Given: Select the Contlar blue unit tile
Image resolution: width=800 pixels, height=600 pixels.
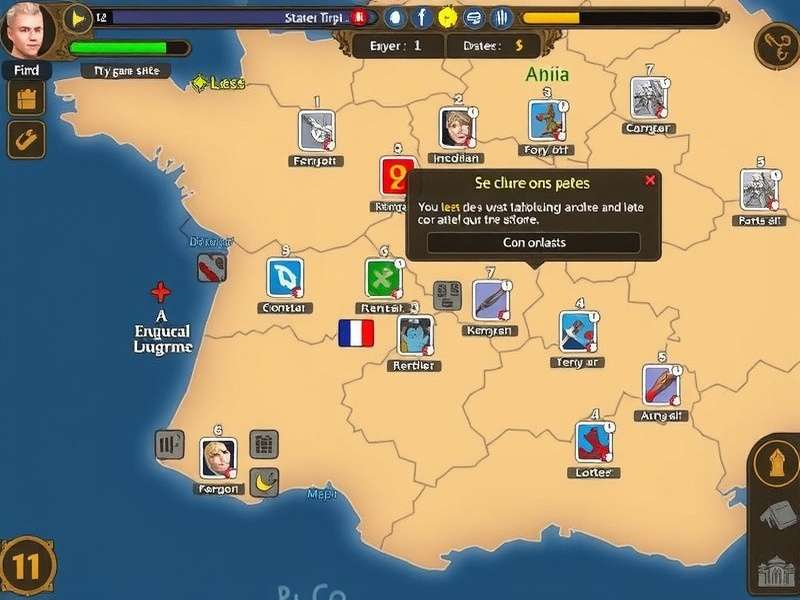Looking at the screenshot, I should 285,278.
